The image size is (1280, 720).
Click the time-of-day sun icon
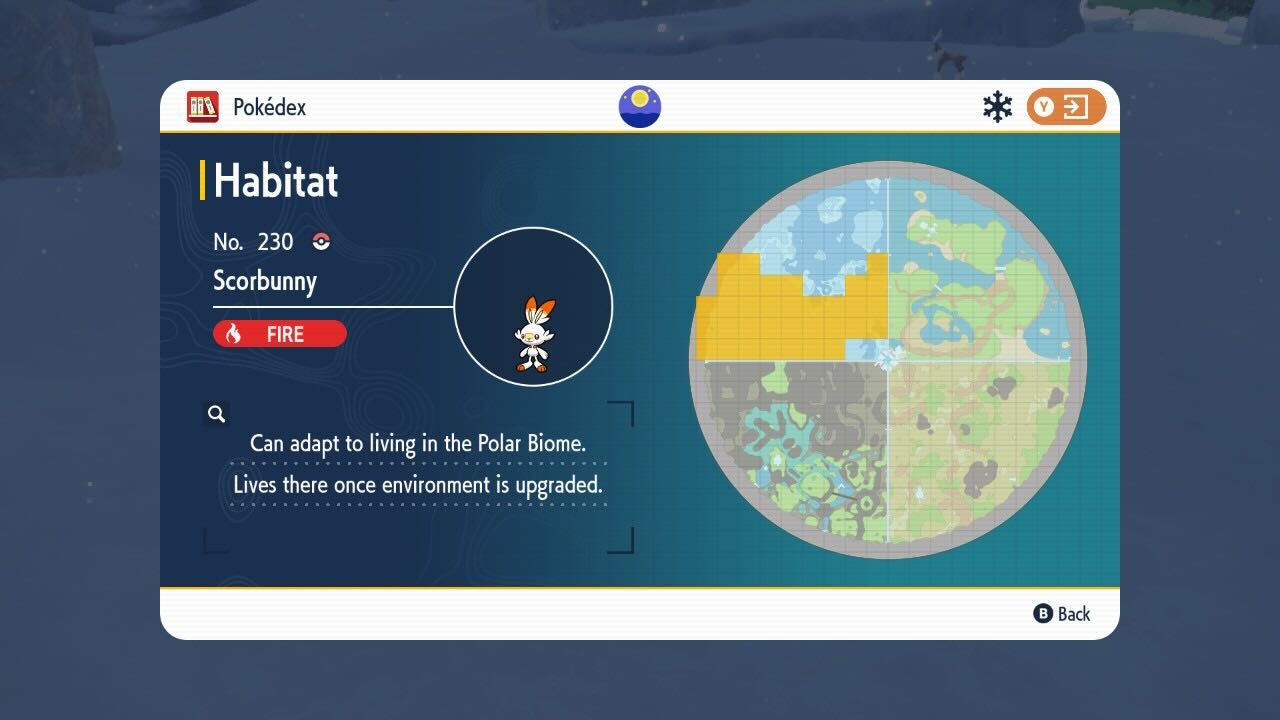[640, 107]
